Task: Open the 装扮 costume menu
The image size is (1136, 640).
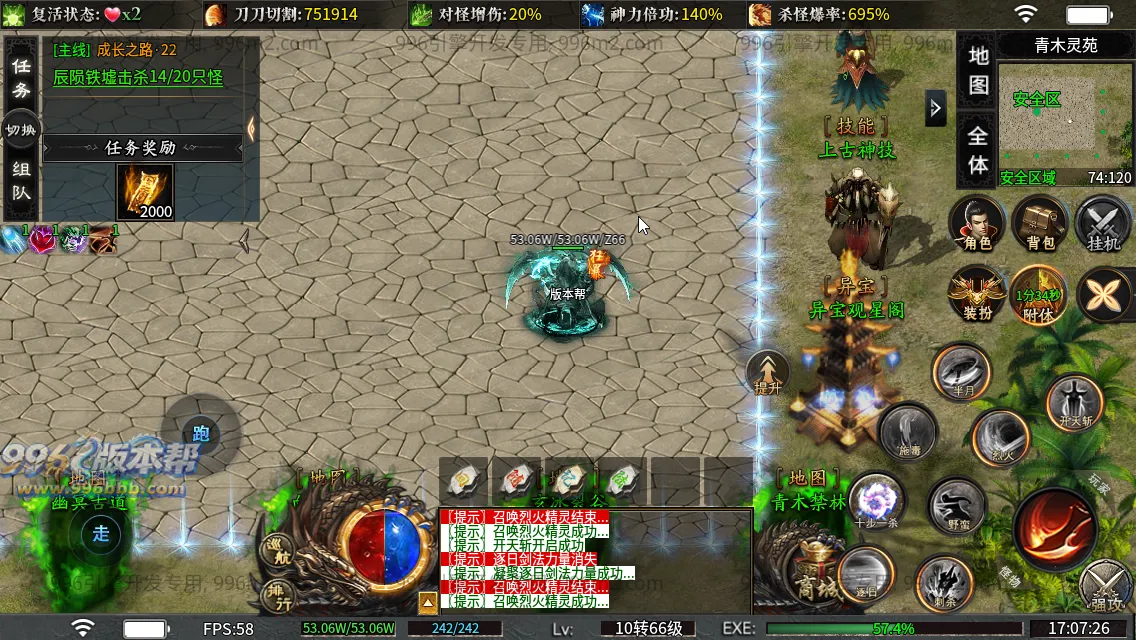Action: (977, 295)
